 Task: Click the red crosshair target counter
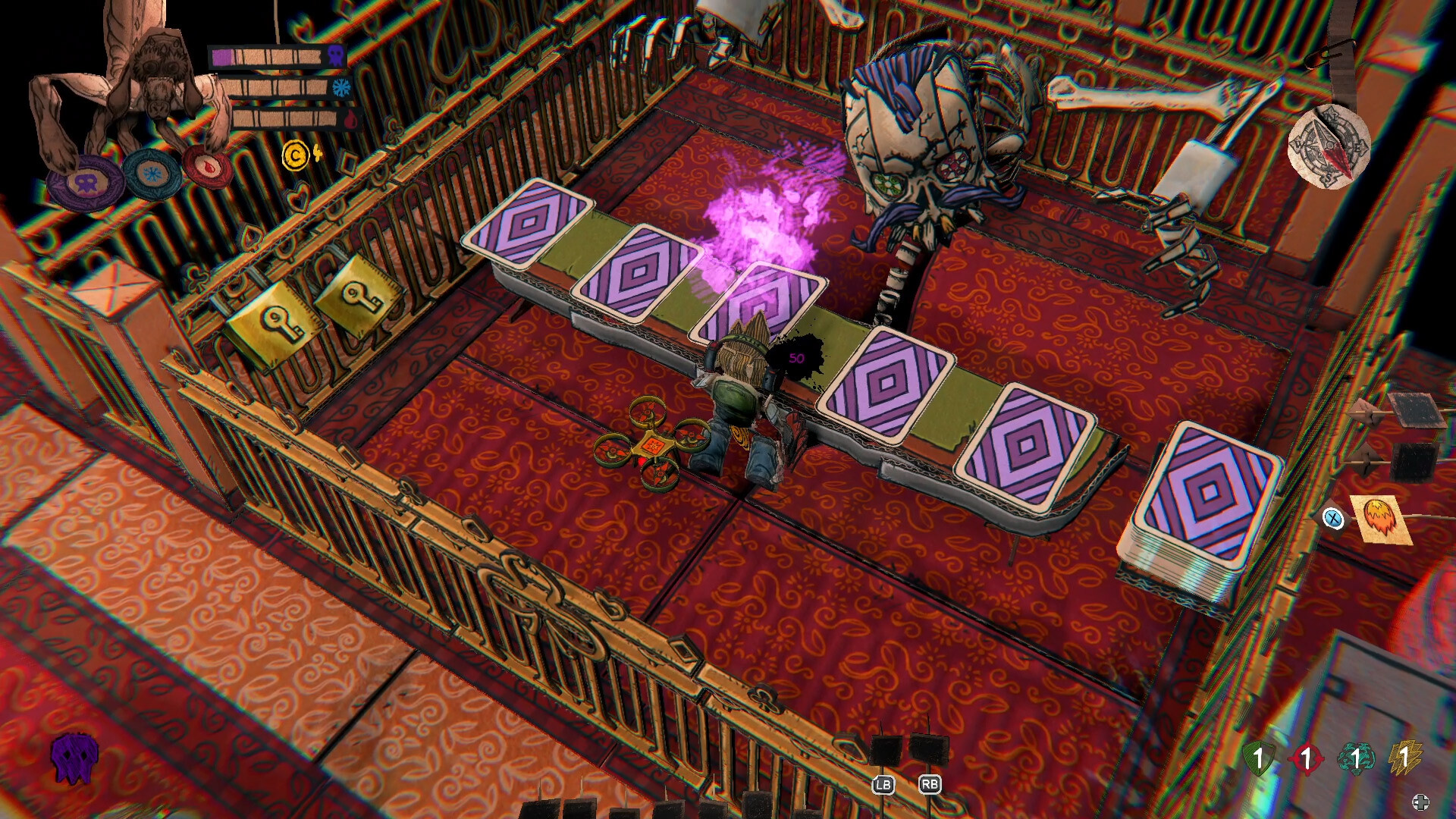[1307, 758]
